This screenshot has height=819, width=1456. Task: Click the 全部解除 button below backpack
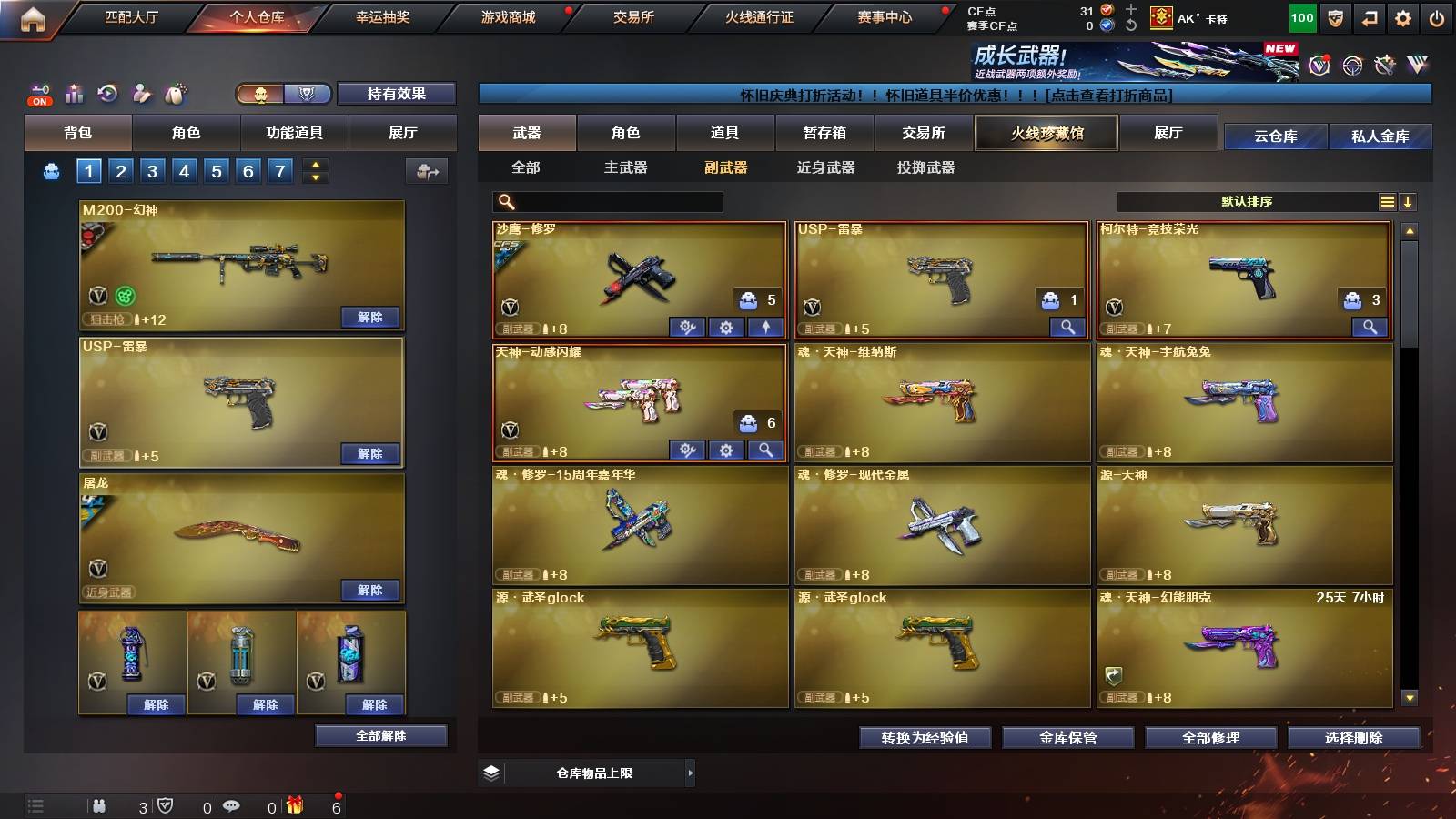tap(379, 735)
